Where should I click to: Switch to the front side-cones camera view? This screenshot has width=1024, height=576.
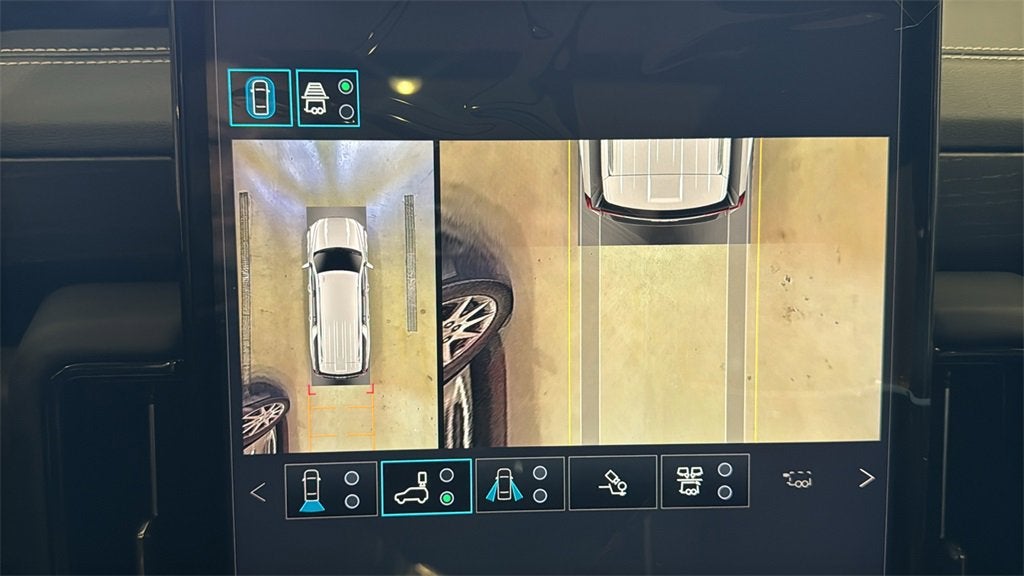(520, 484)
